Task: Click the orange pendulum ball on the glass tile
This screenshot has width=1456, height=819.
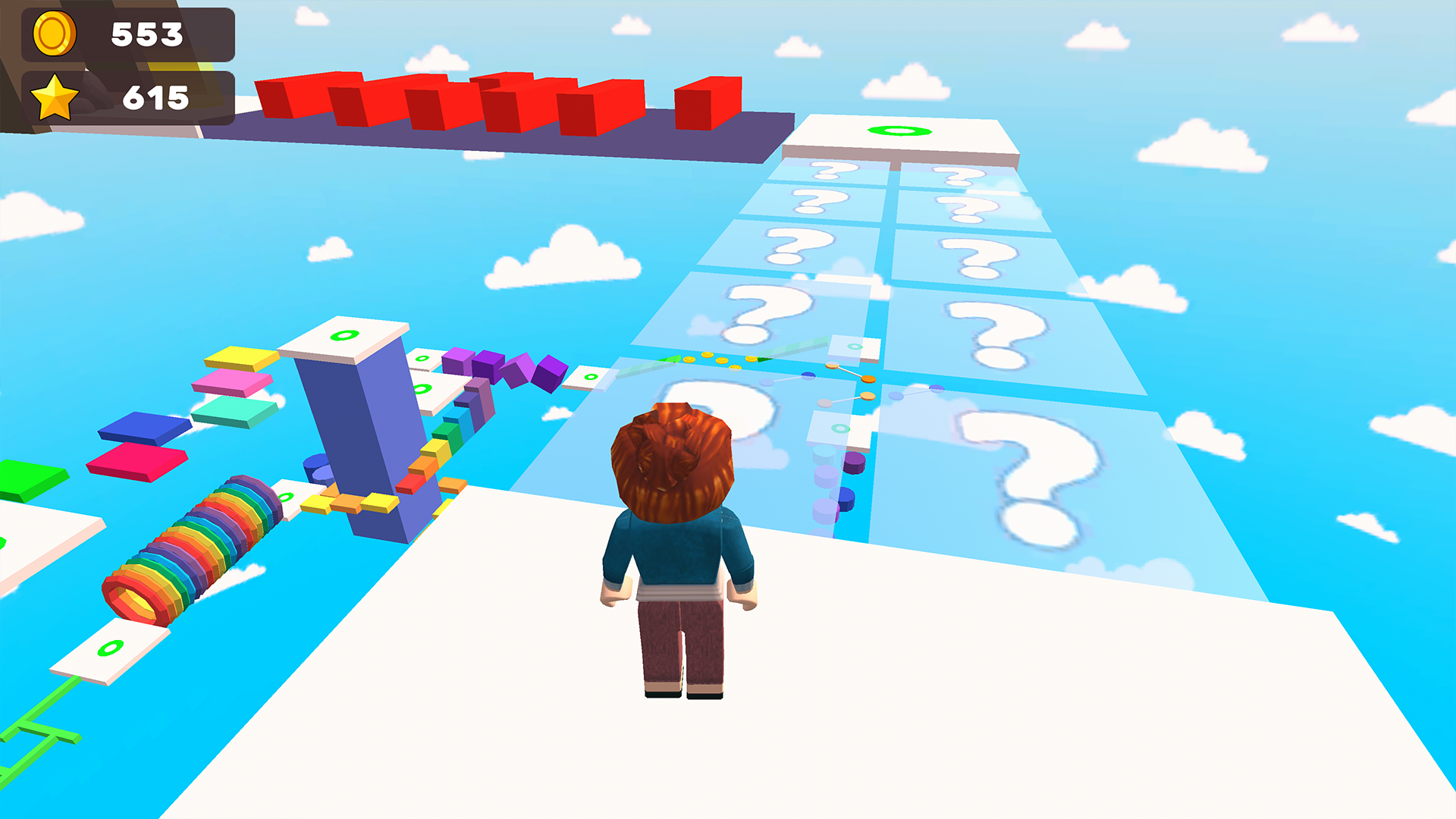Action: (x=868, y=378)
